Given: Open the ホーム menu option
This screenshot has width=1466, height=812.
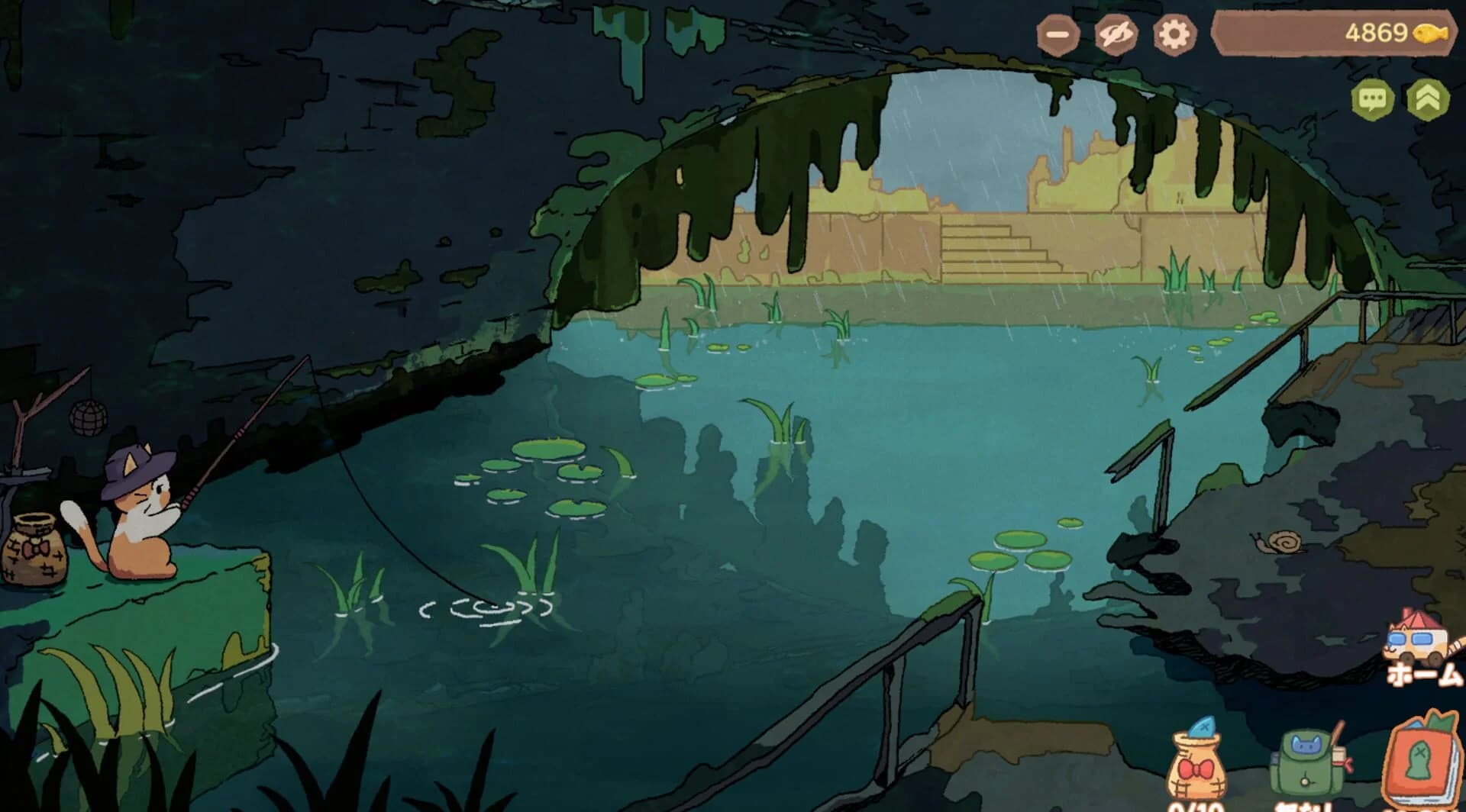Looking at the screenshot, I should click(1422, 675).
